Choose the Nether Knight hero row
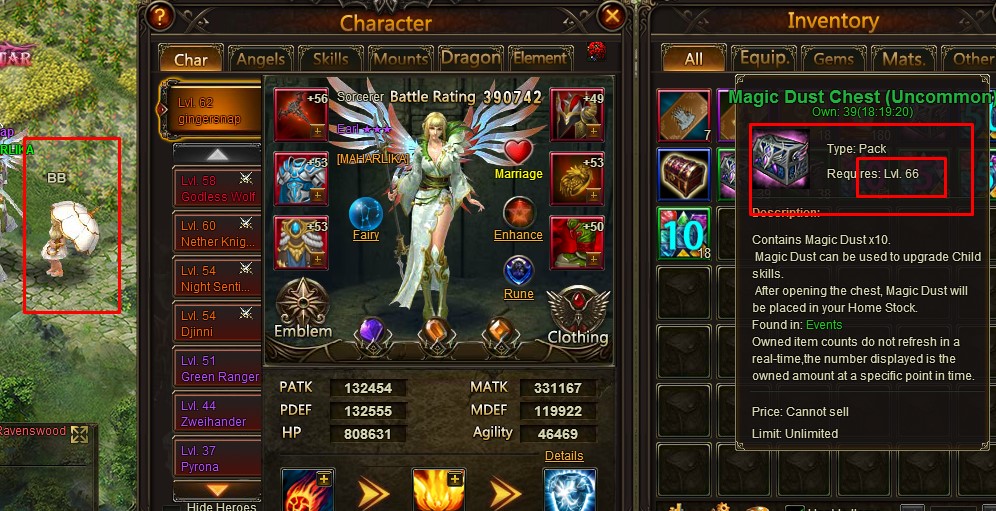 coord(216,234)
